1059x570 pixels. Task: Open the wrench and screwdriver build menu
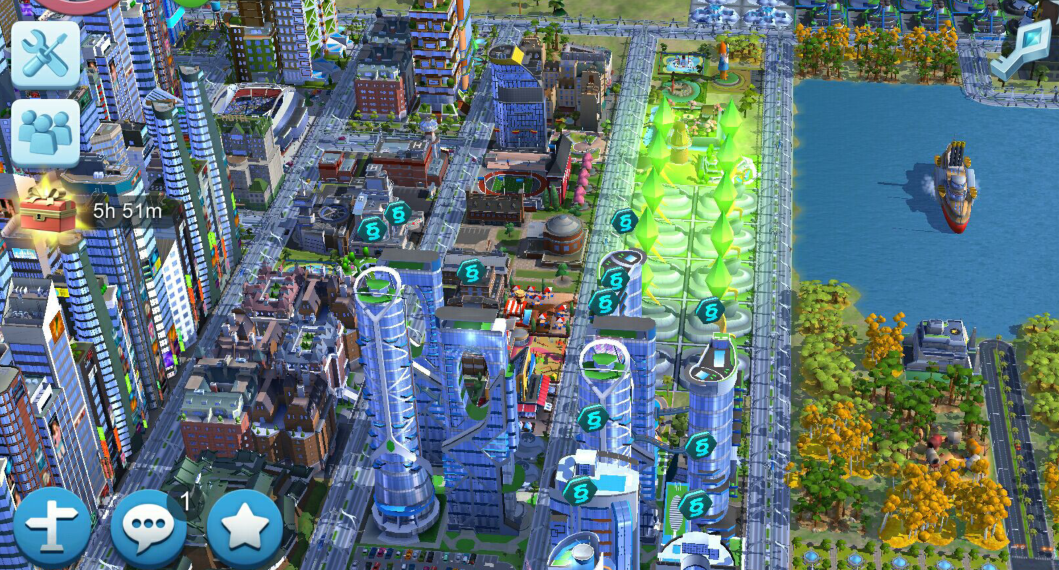(x=45, y=54)
